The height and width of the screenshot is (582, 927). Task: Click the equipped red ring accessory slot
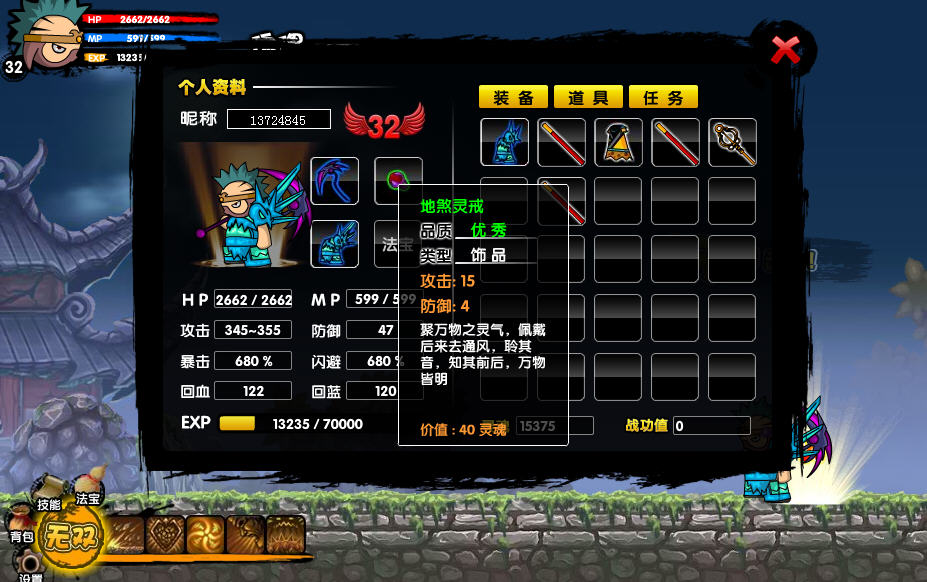click(397, 180)
